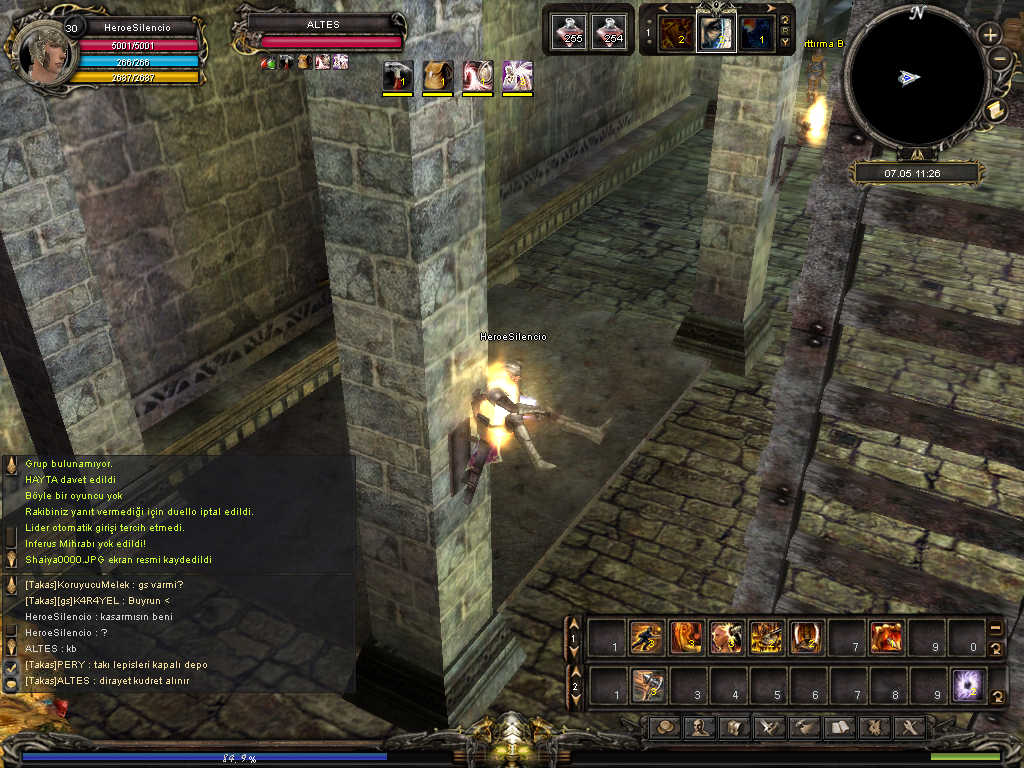The image size is (1024, 768).
Task: Click the hat icon menu button
Action: pyautogui.click(x=663, y=728)
